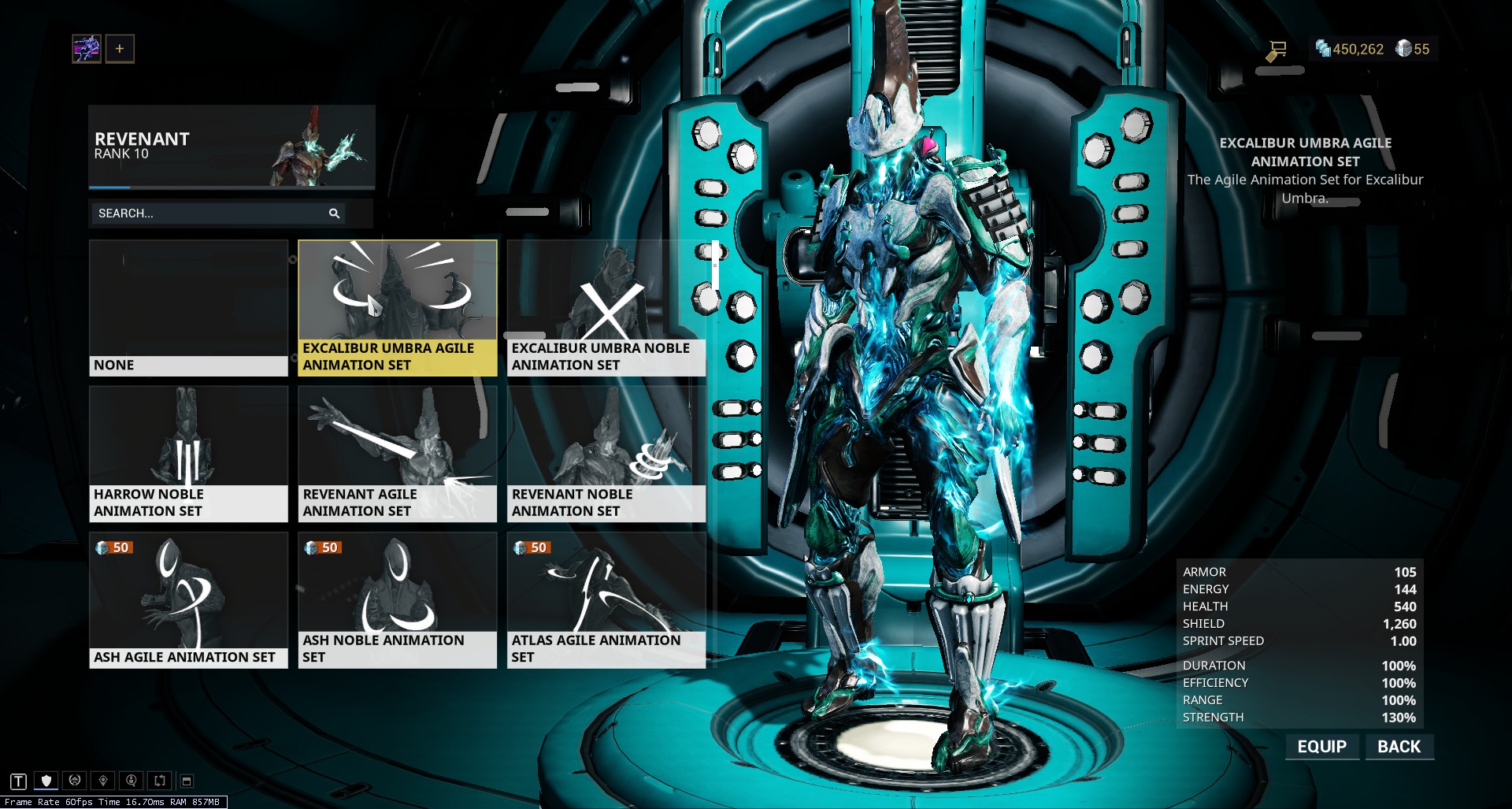Image resolution: width=1512 pixels, height=809 pixels.
Task: Open the market cart icon
Action: pos(1277,50)
